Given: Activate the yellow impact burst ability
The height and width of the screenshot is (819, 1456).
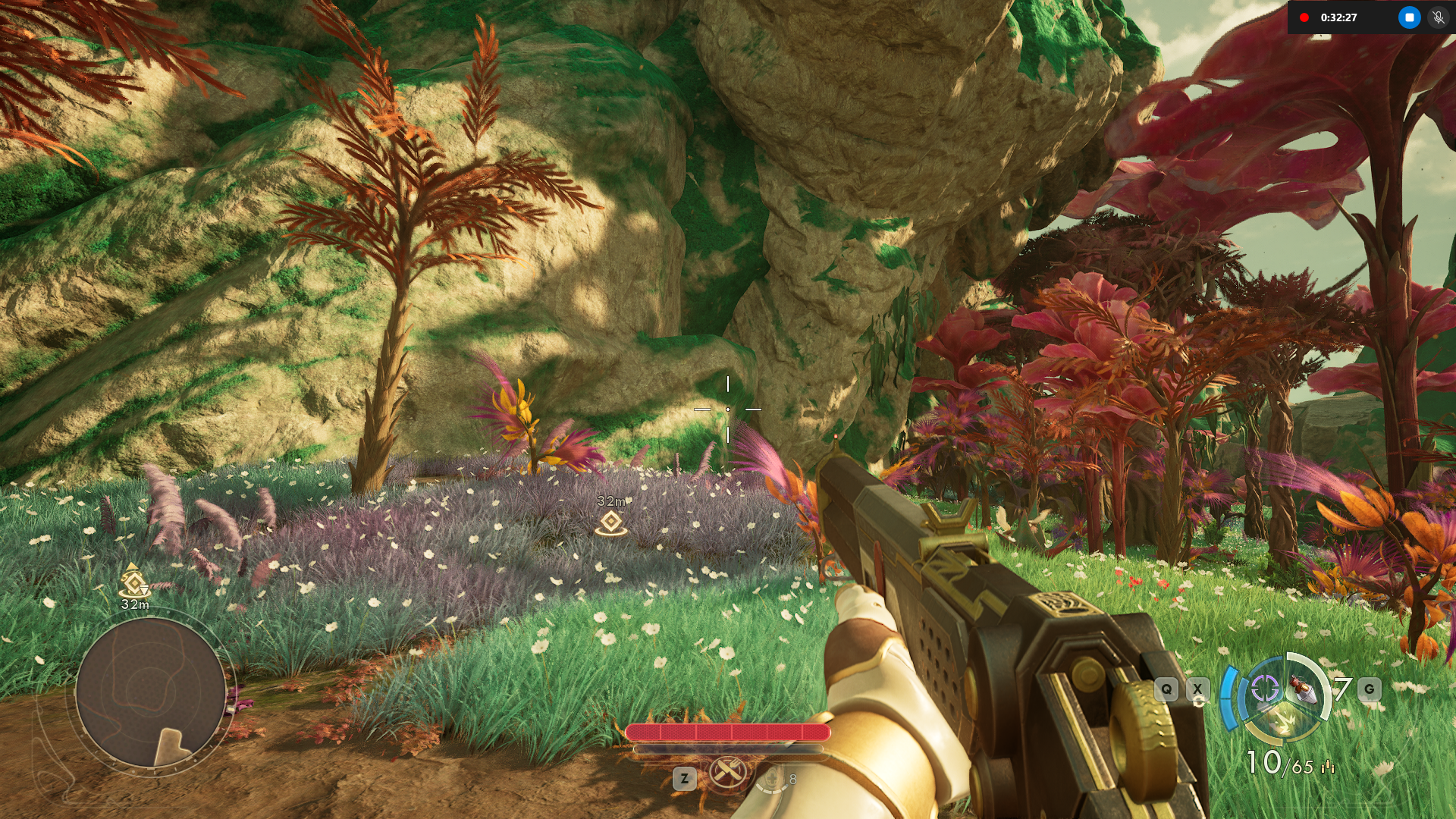Looking at the screenshot, I should pyautogui.click(x=1284, y=722).
